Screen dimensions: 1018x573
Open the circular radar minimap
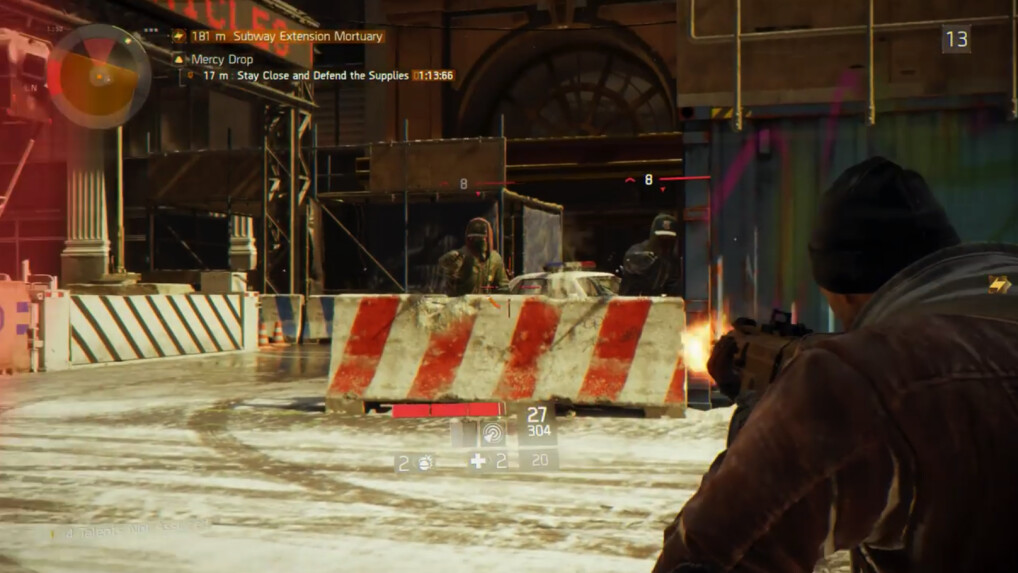[x=99, y=74]
